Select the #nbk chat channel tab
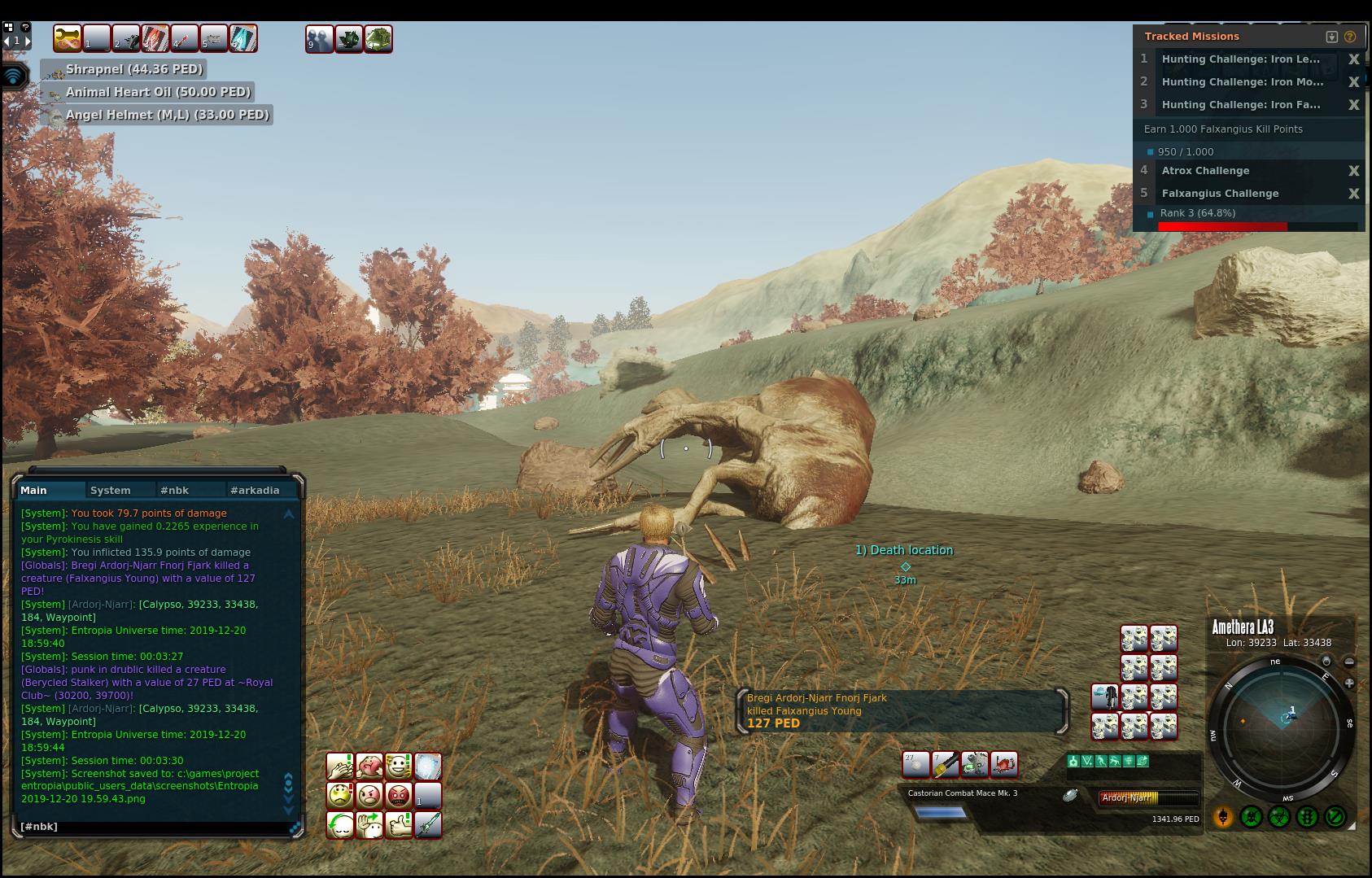 click(x=175, y=490)
